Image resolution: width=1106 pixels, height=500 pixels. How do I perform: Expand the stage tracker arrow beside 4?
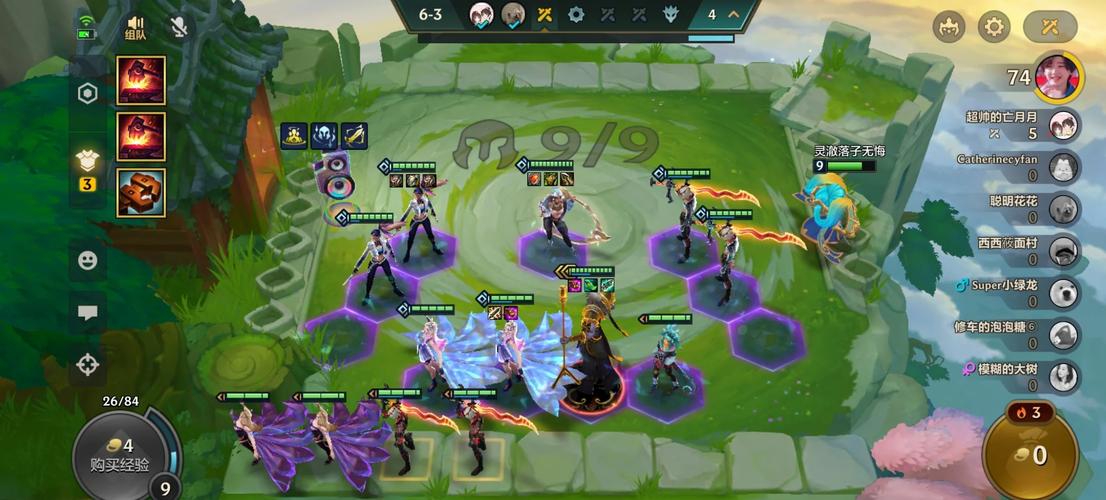click(x=734, y=15)
